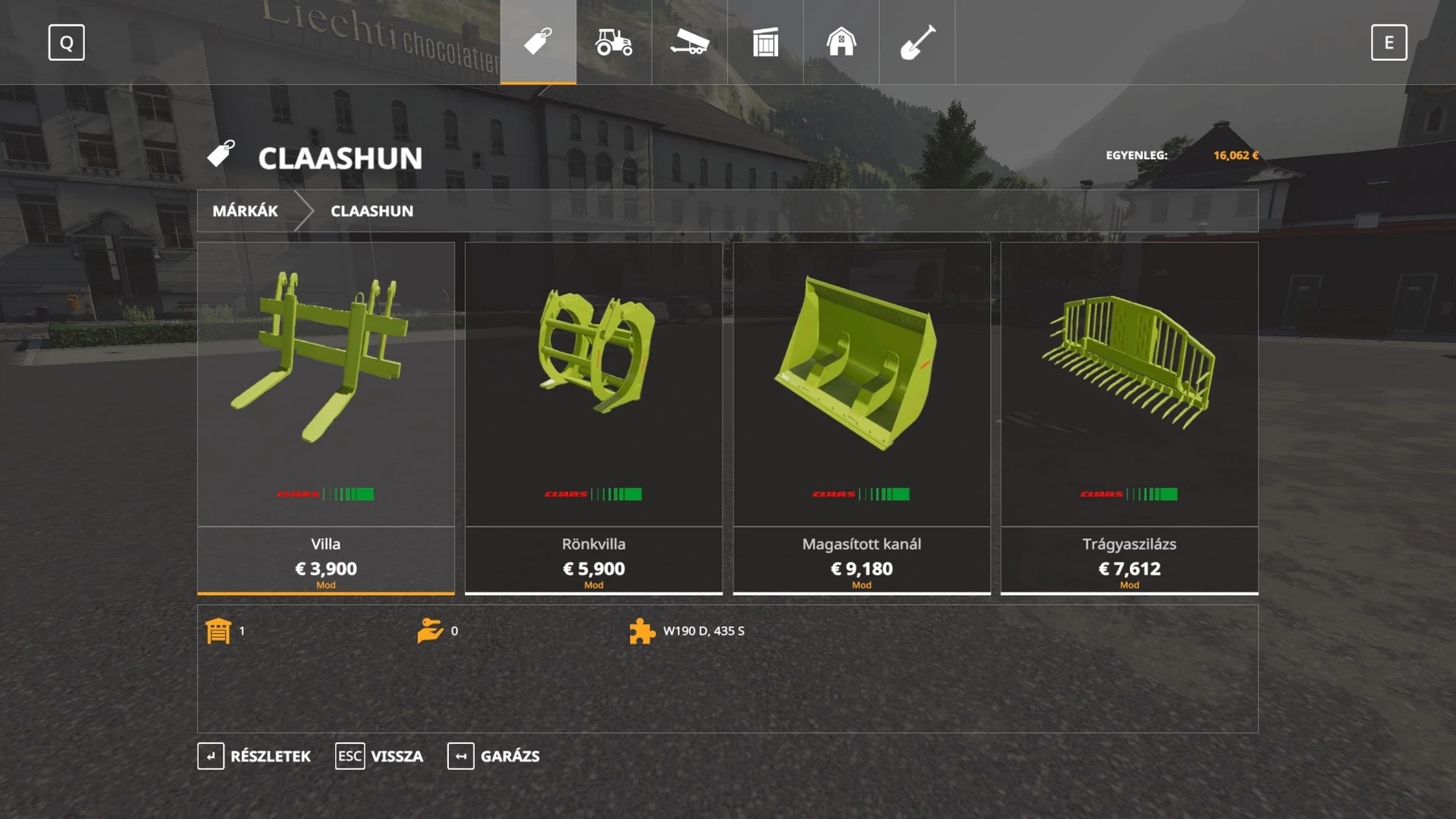Click the RÉSZLETEK details button
The image size is (1456, 819).
[255, 756]
